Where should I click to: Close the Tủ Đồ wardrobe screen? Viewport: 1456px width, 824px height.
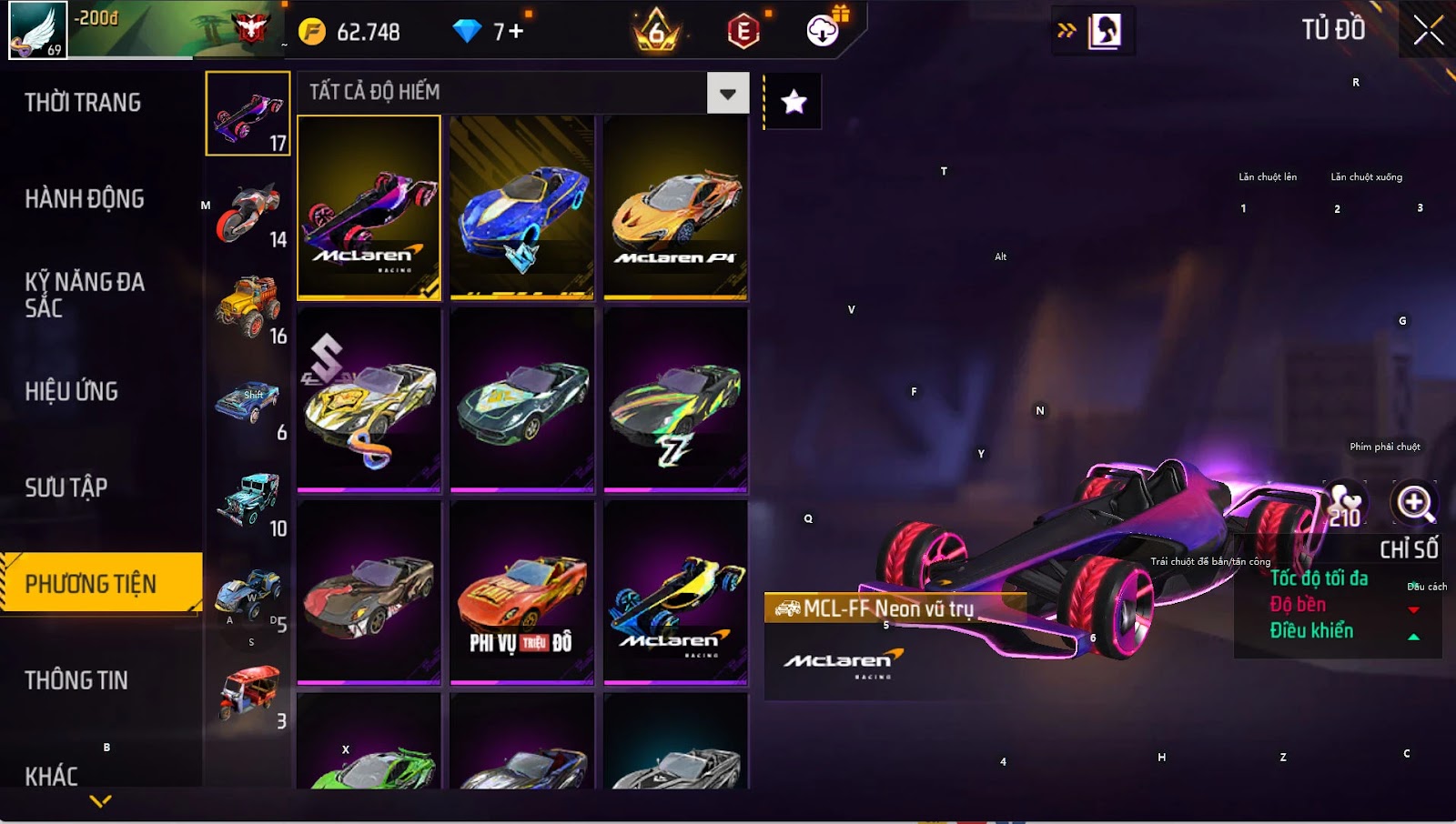(1428, 31)
